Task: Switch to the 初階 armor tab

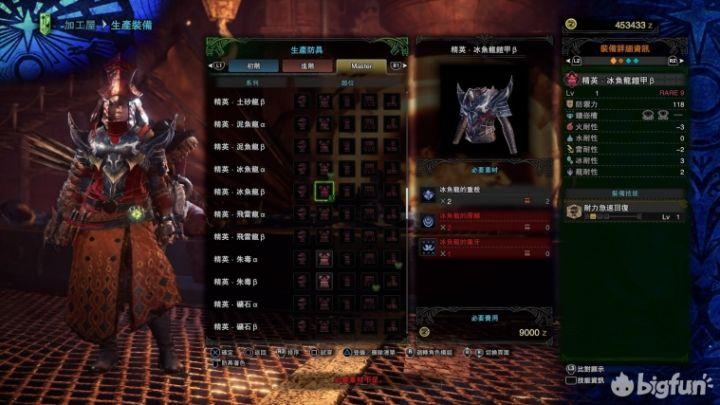Action: 252,64
